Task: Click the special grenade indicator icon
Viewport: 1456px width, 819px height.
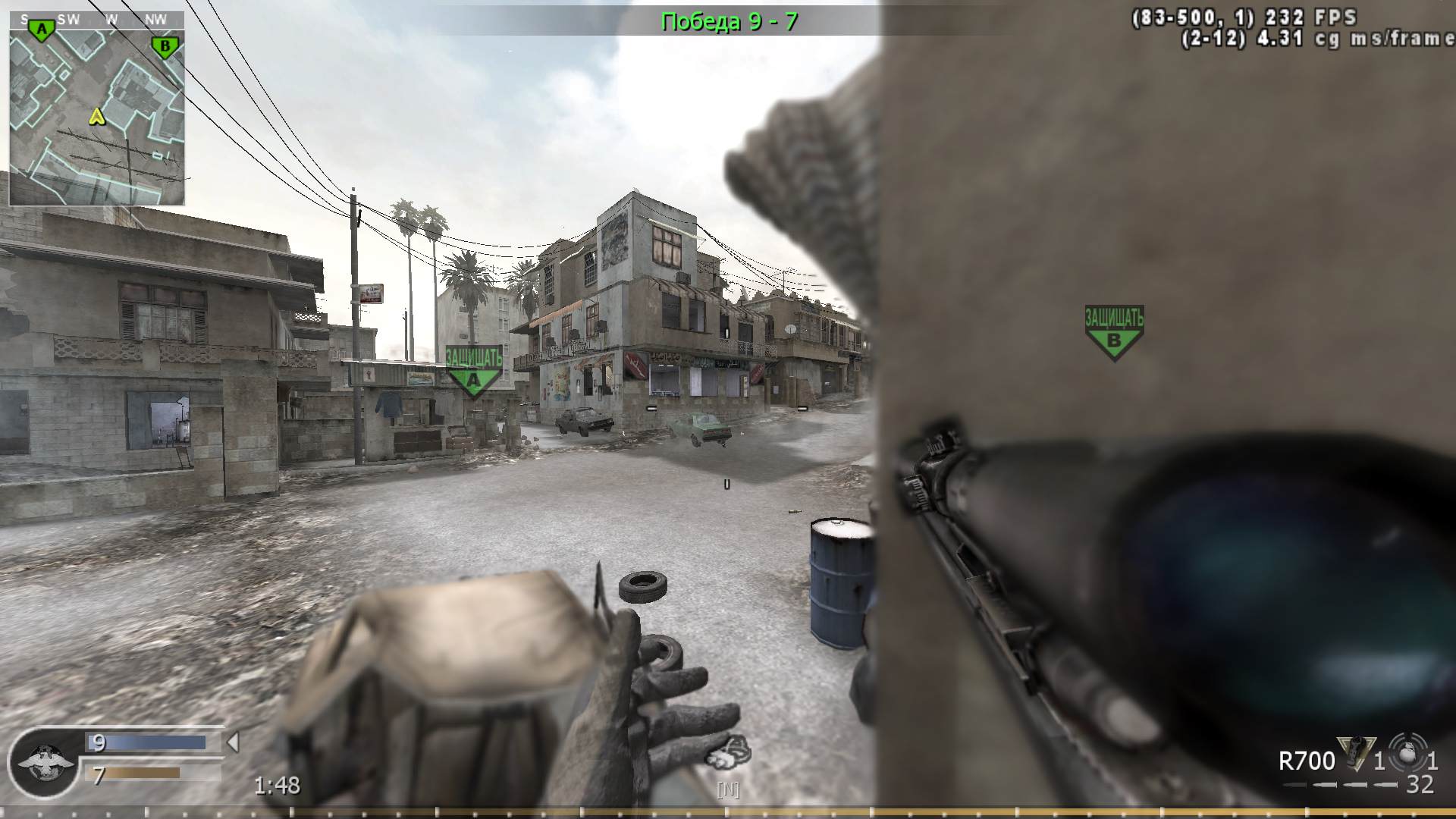Action: [x=1405, y=751]
